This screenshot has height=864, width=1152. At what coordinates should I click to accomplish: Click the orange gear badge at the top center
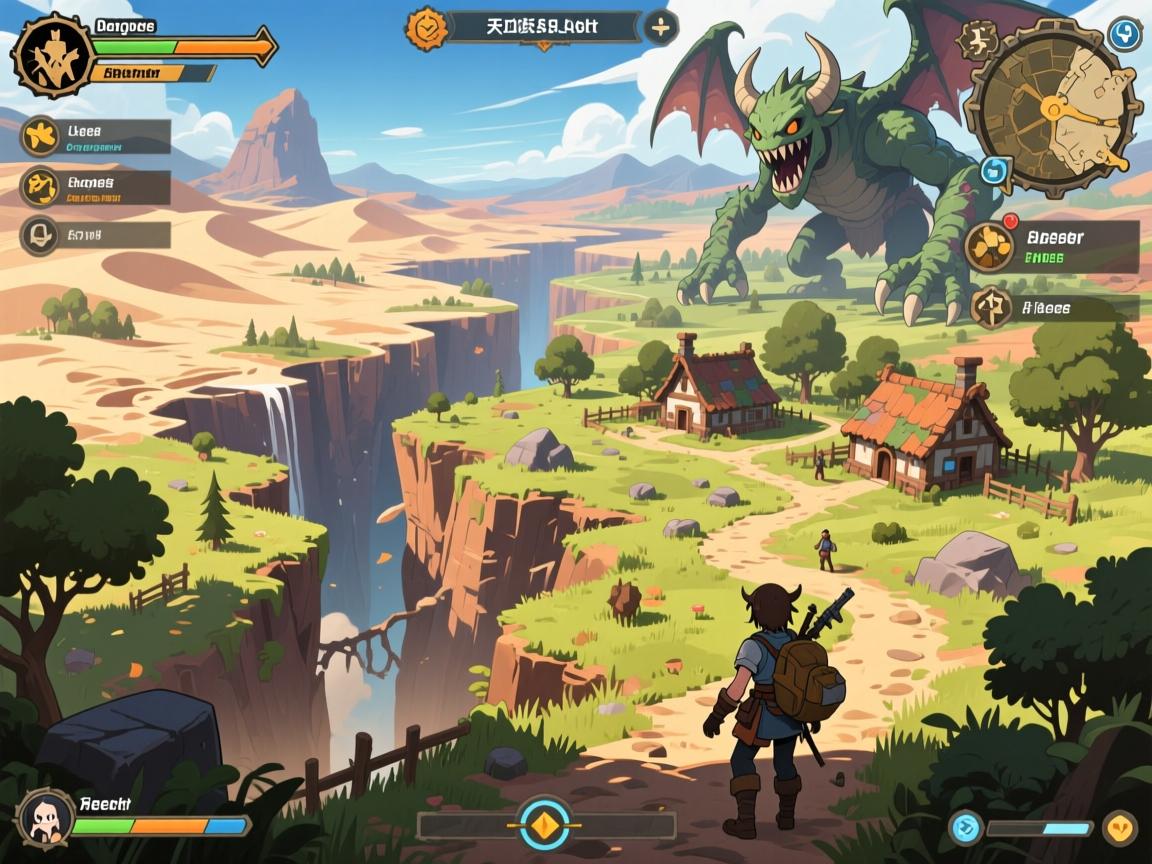click(426, 28)
